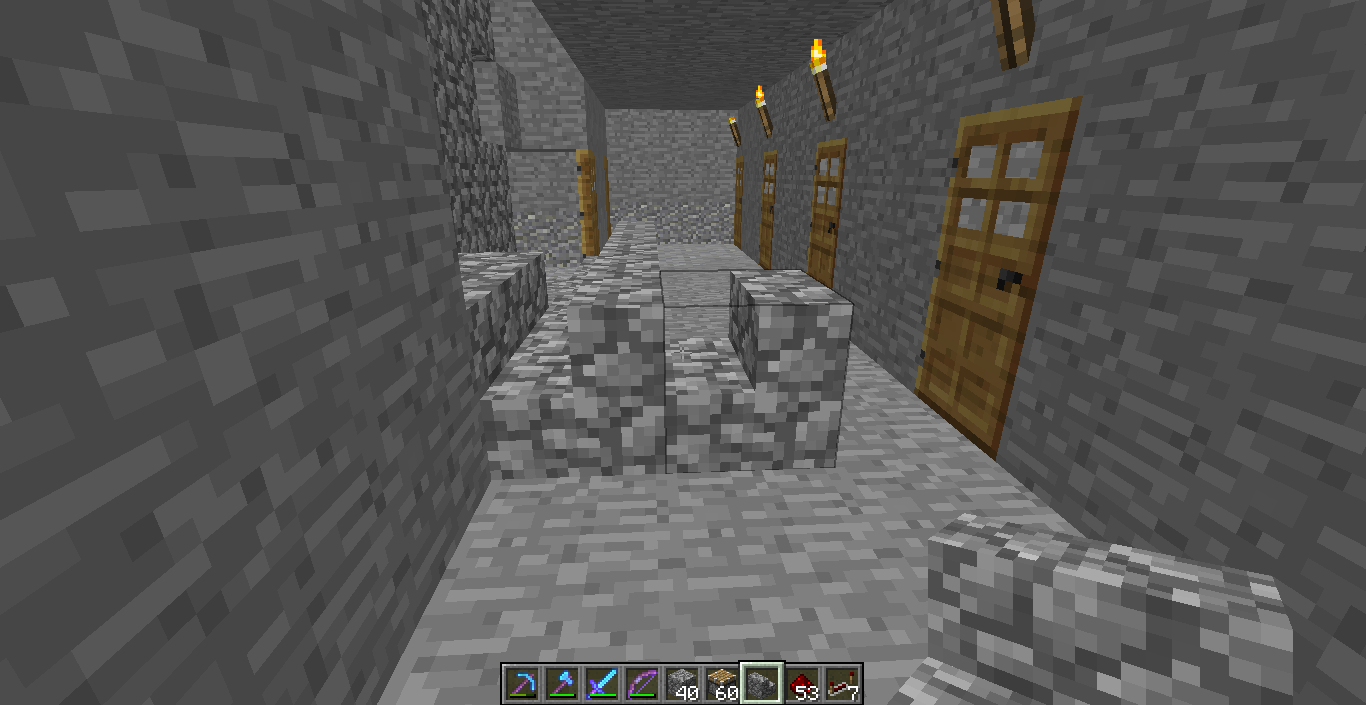Choose the piston stack of 60
This screenshot has width=1366, height=705.
[721, 684]
